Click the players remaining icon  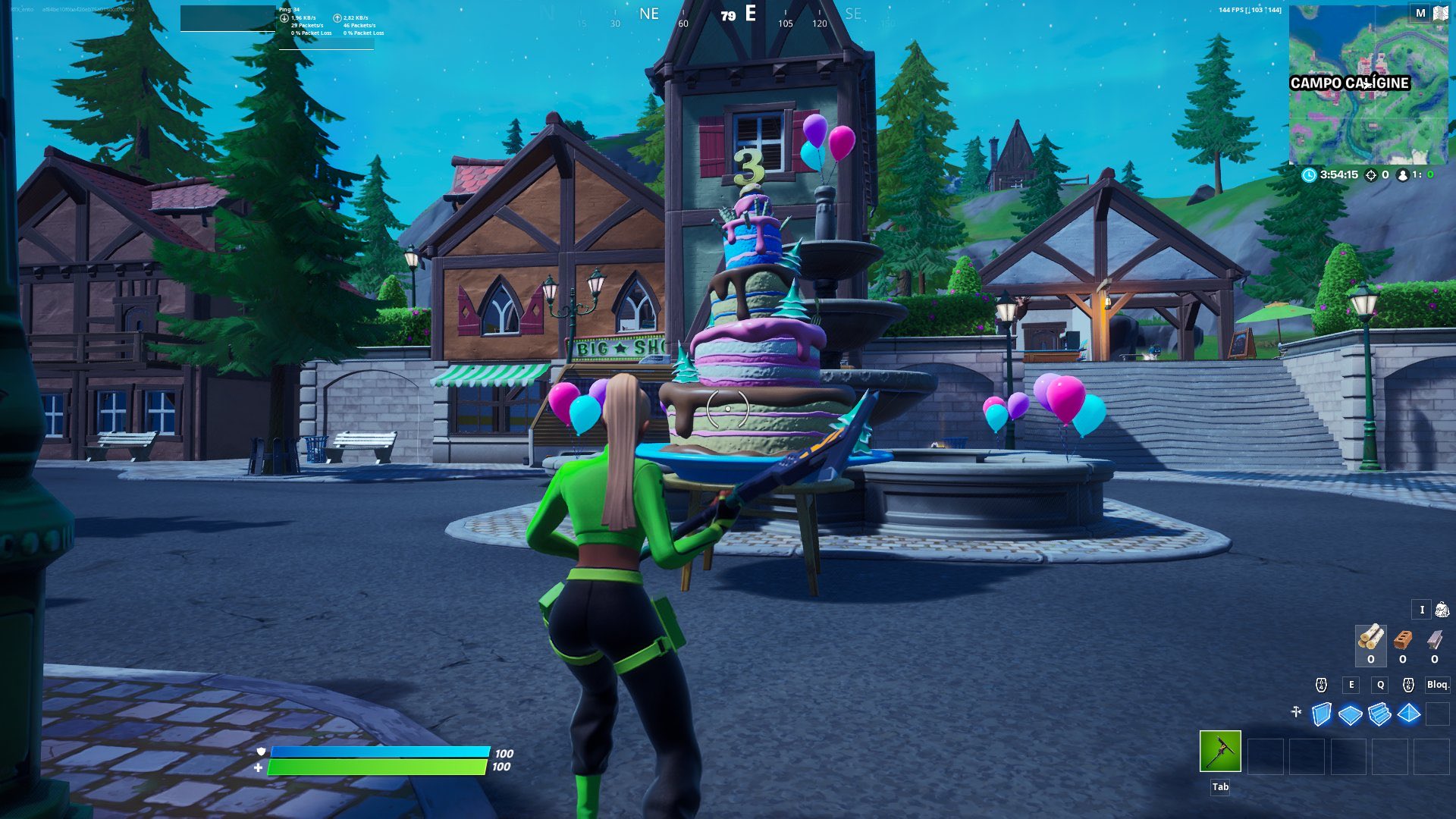click(x=1402, y=175)
